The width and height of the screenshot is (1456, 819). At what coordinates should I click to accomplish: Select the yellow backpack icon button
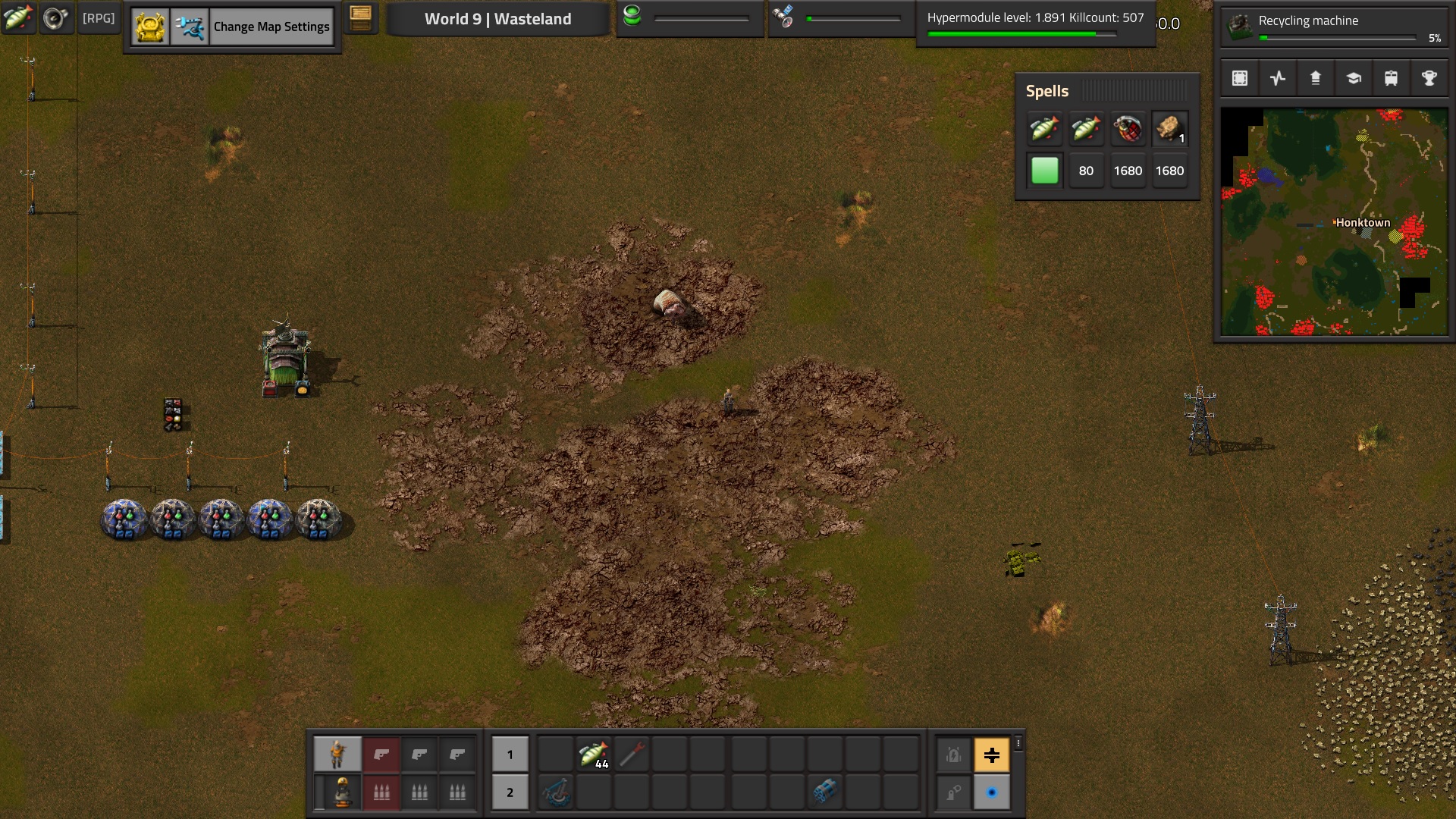click(x=150, y=27)
